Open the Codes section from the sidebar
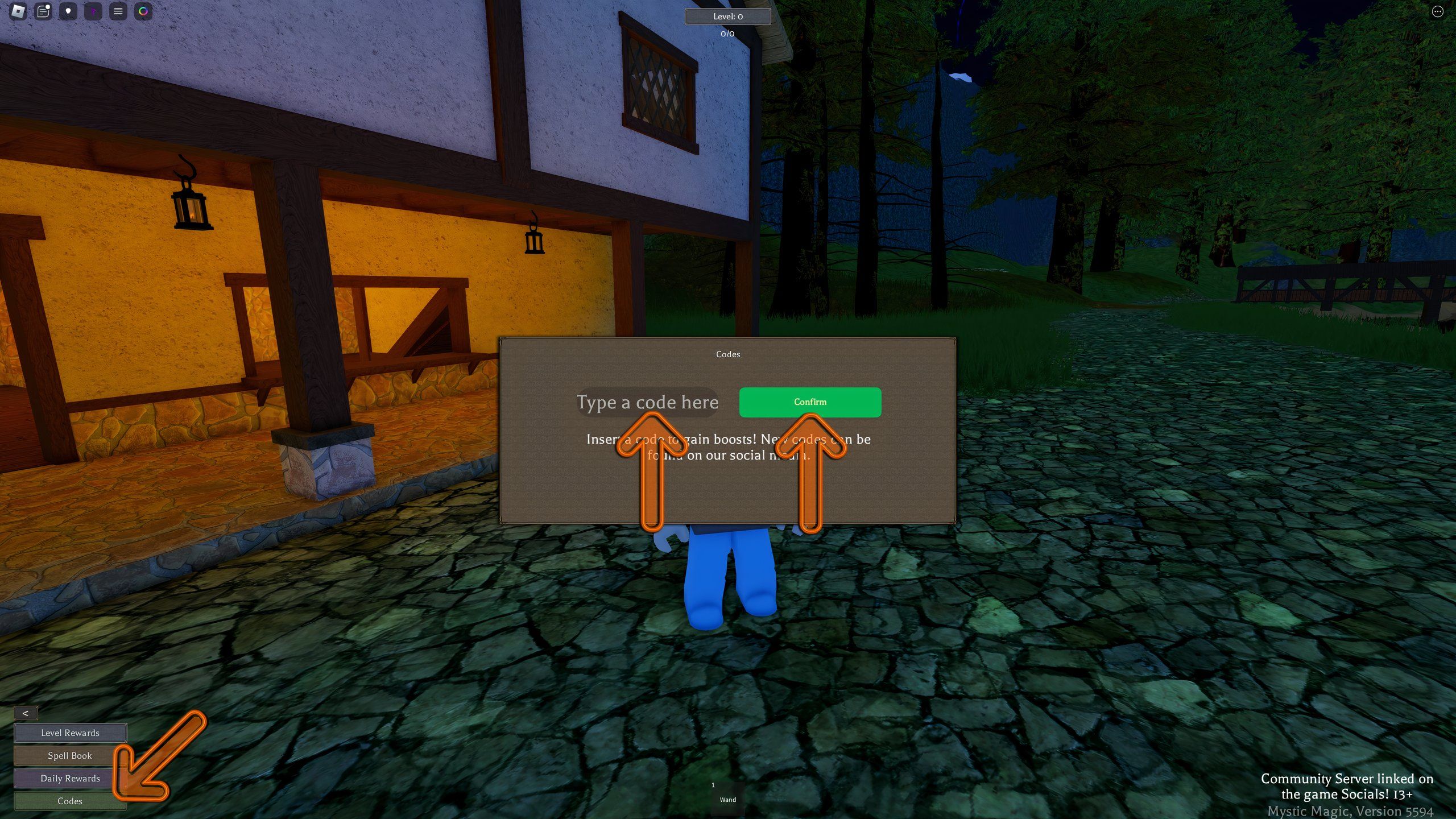 coord(70,801)
